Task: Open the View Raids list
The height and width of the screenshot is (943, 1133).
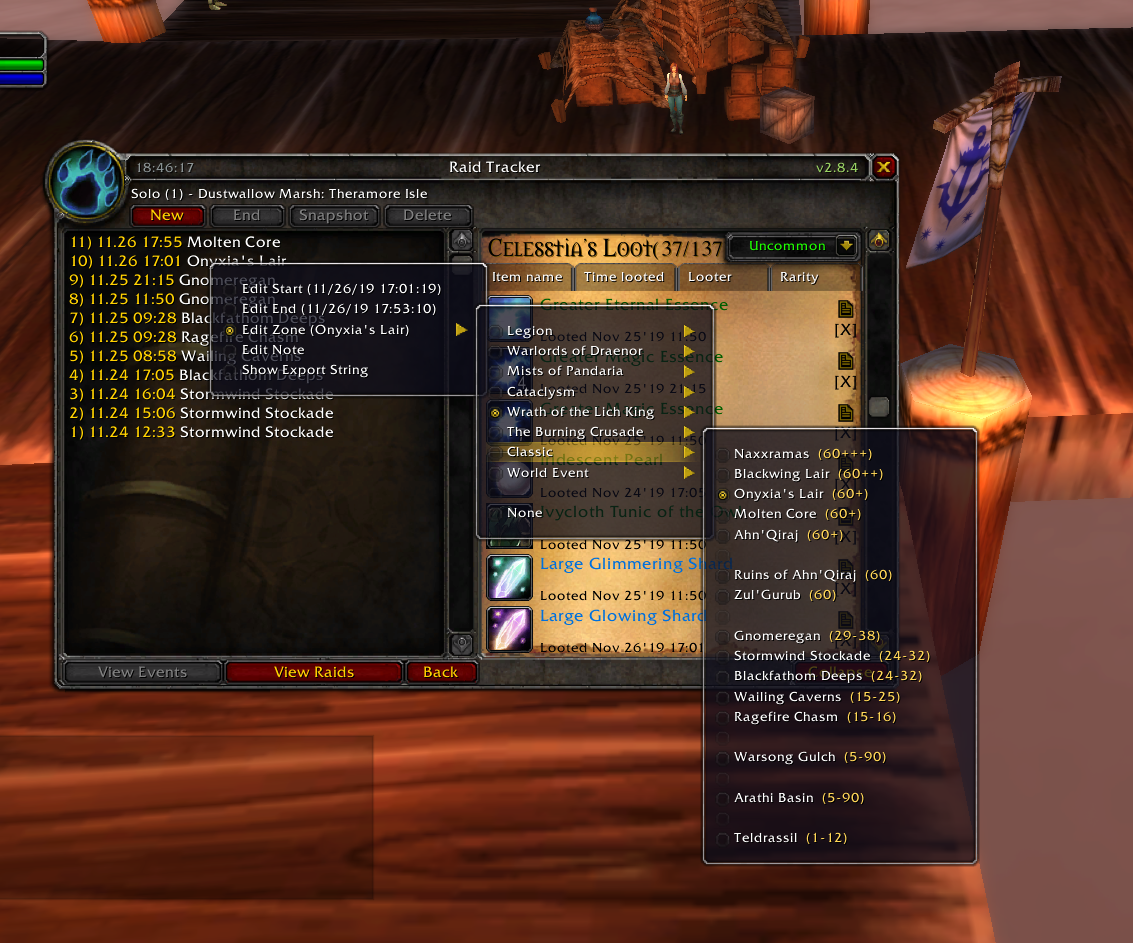Action: (314, 672)
